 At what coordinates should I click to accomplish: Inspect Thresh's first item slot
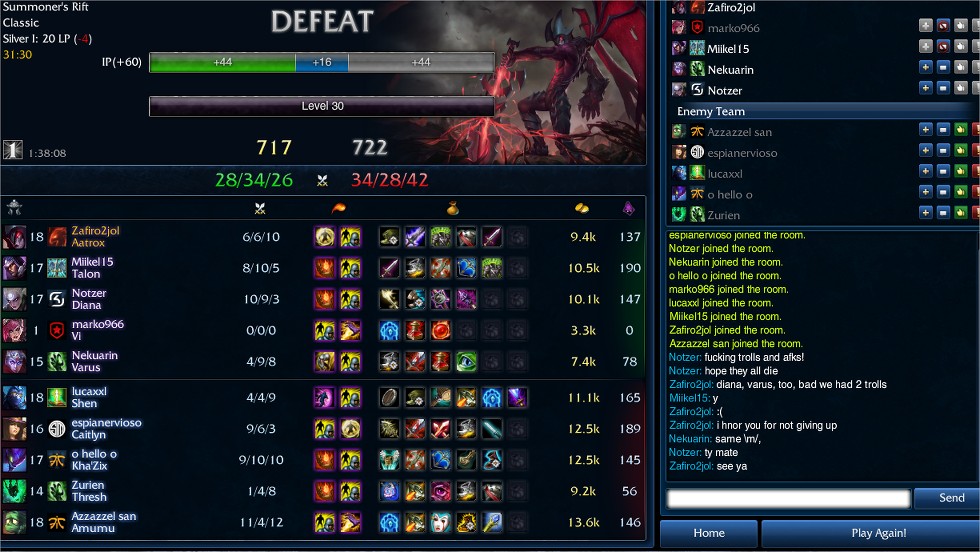point(389,492)
